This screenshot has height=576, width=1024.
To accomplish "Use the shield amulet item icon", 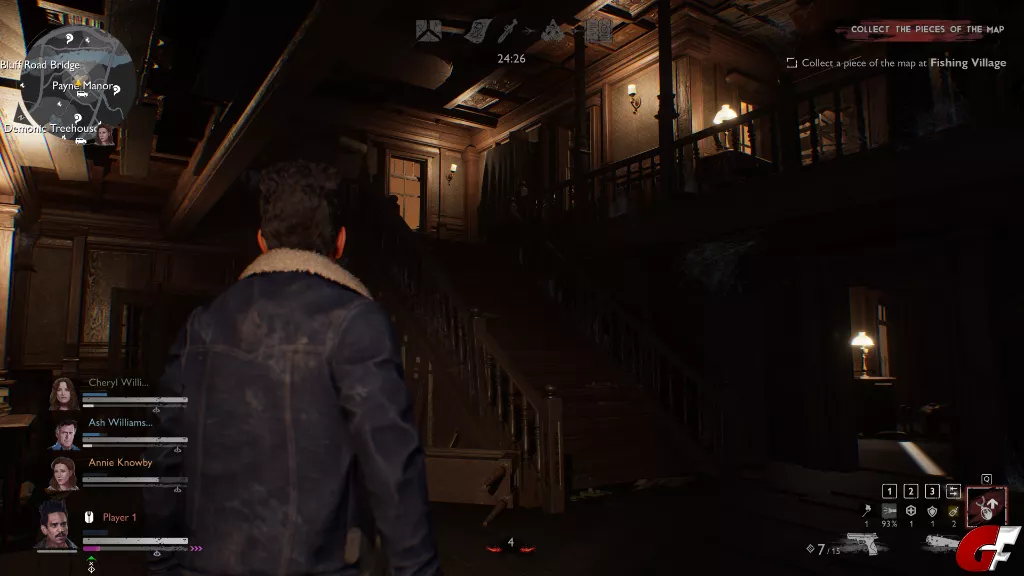I will [932, 511].
